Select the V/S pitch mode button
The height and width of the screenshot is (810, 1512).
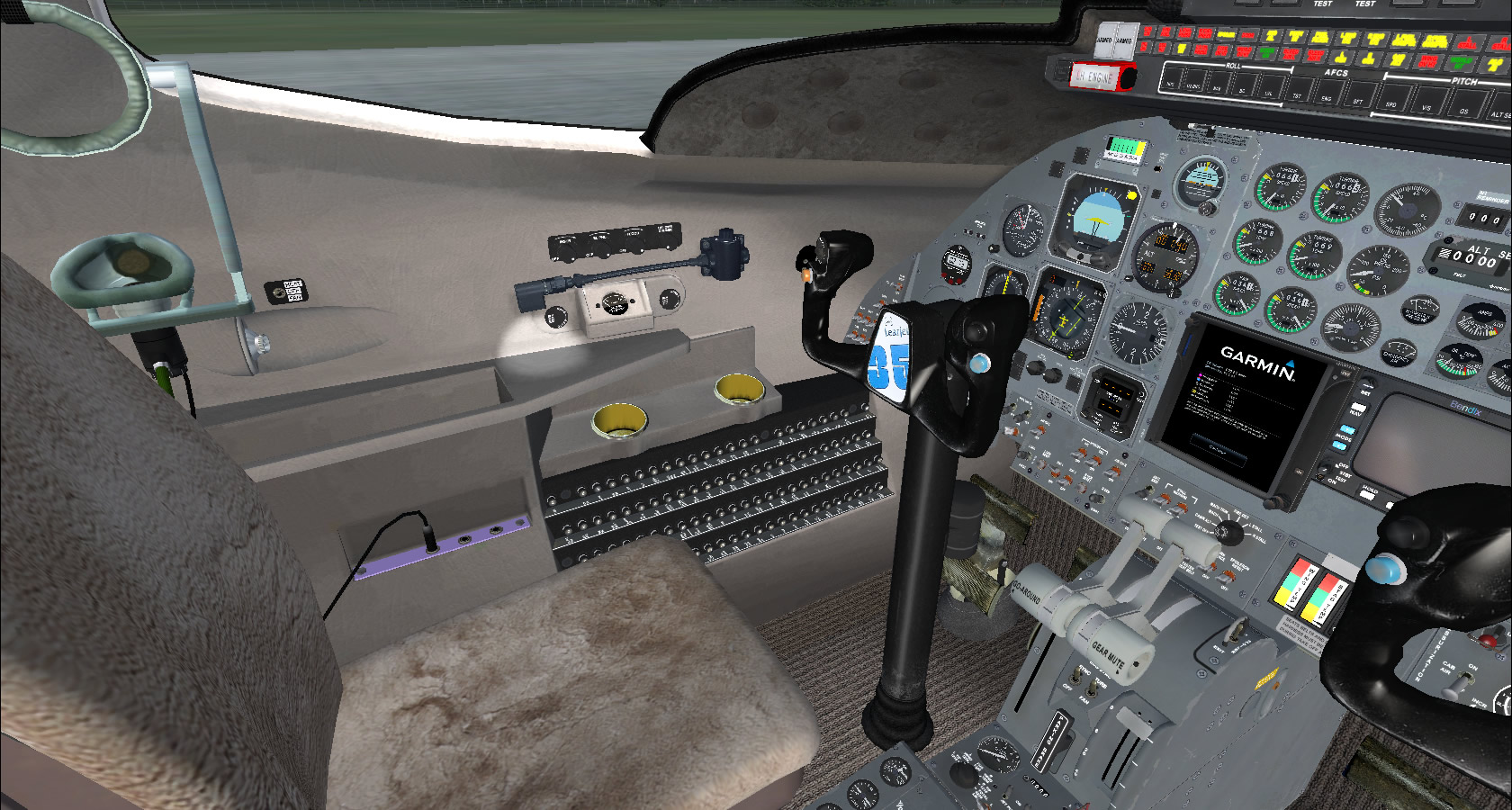pos(1426,106)
